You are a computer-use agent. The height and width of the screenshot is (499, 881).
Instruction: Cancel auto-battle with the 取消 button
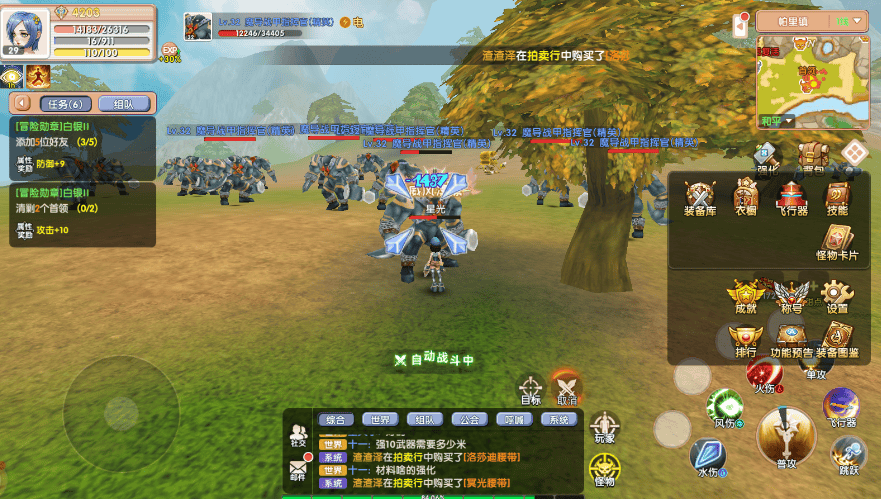[567, 389]
